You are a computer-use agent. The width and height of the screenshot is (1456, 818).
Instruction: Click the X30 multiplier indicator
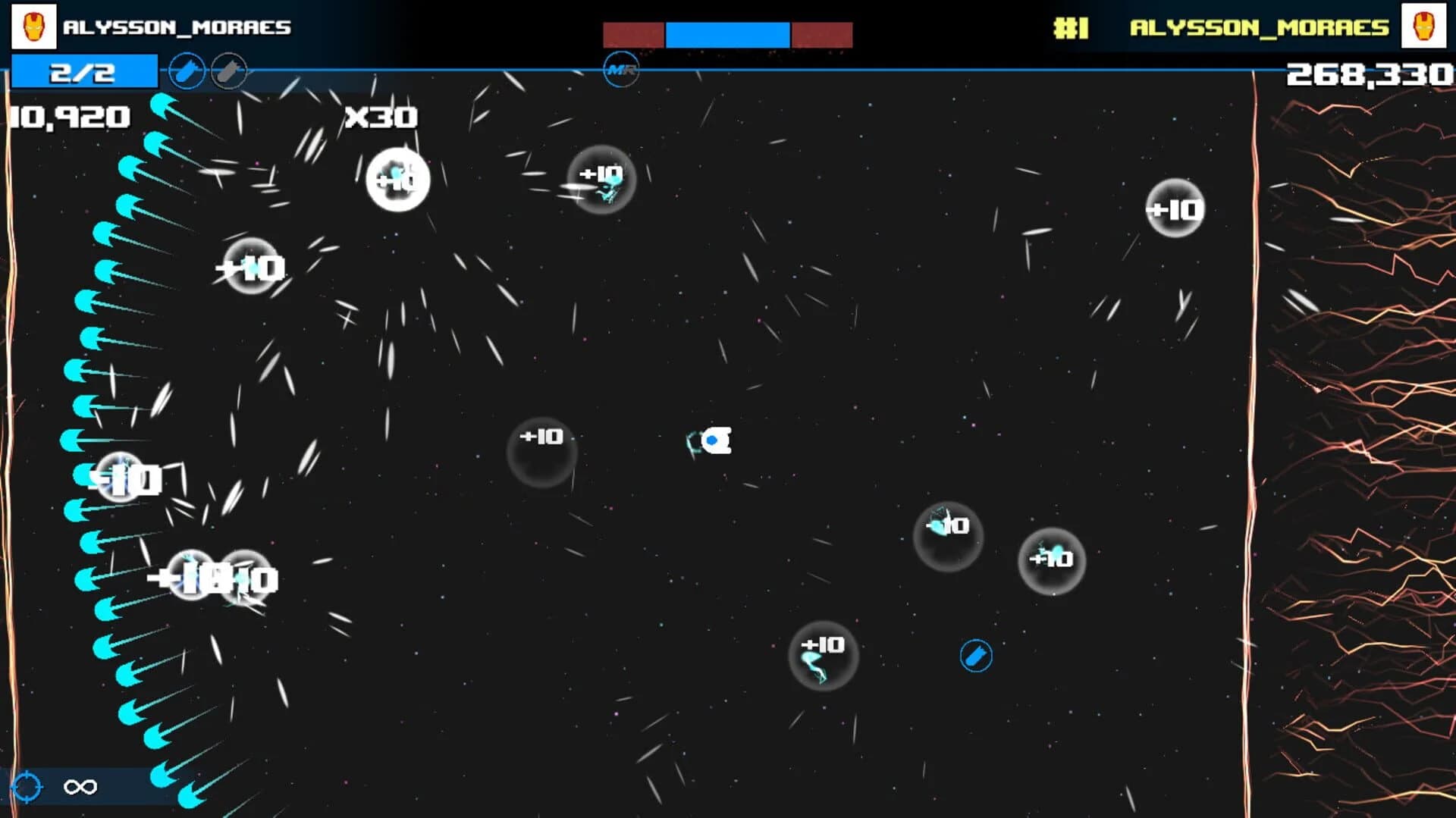tap(381, 117)
